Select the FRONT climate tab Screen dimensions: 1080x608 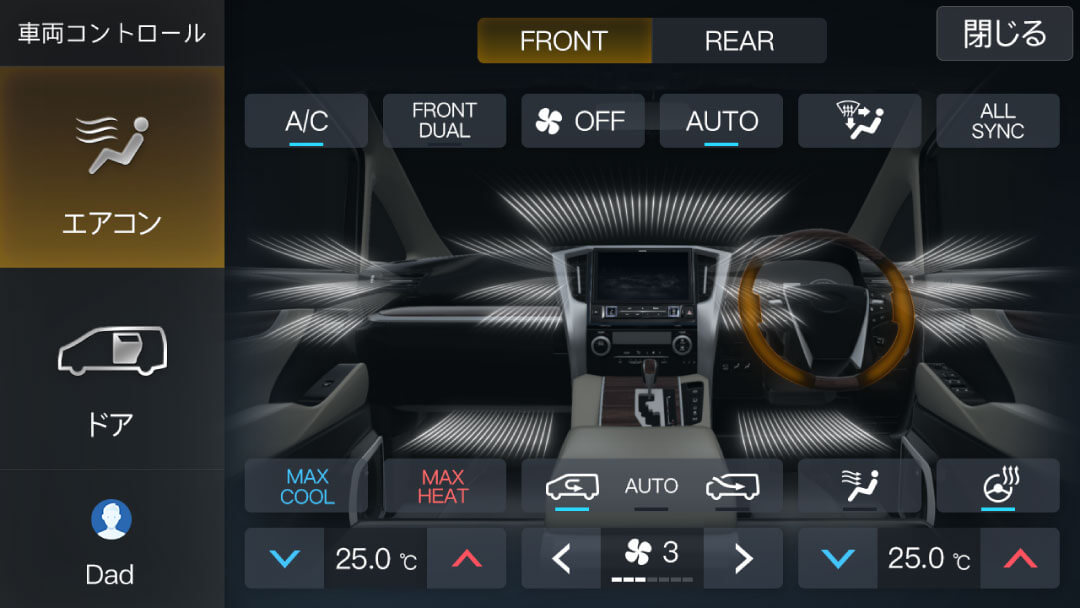pyautogui.click(x=564, y=41)
